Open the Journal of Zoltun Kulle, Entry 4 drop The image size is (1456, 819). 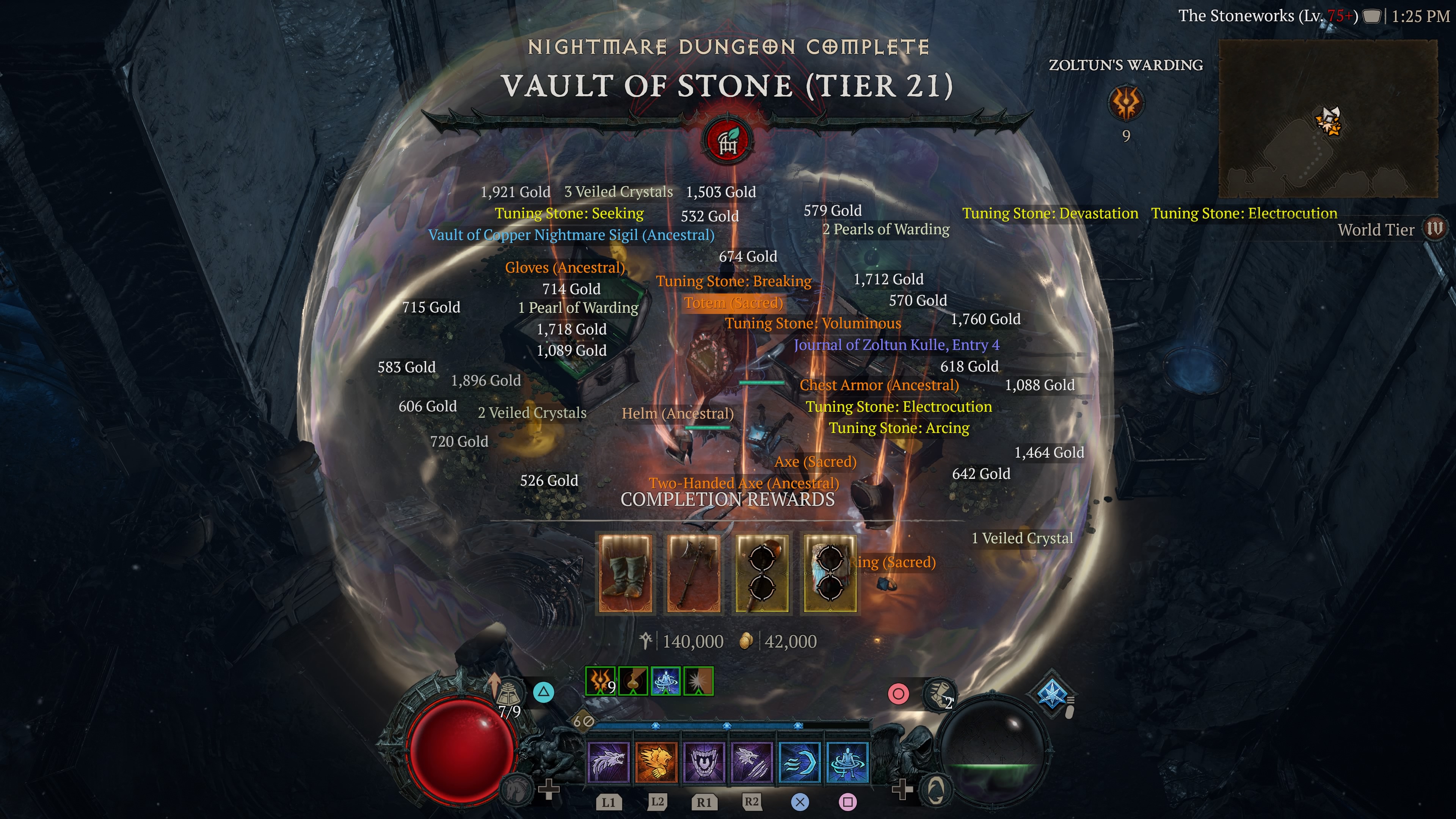896,345
